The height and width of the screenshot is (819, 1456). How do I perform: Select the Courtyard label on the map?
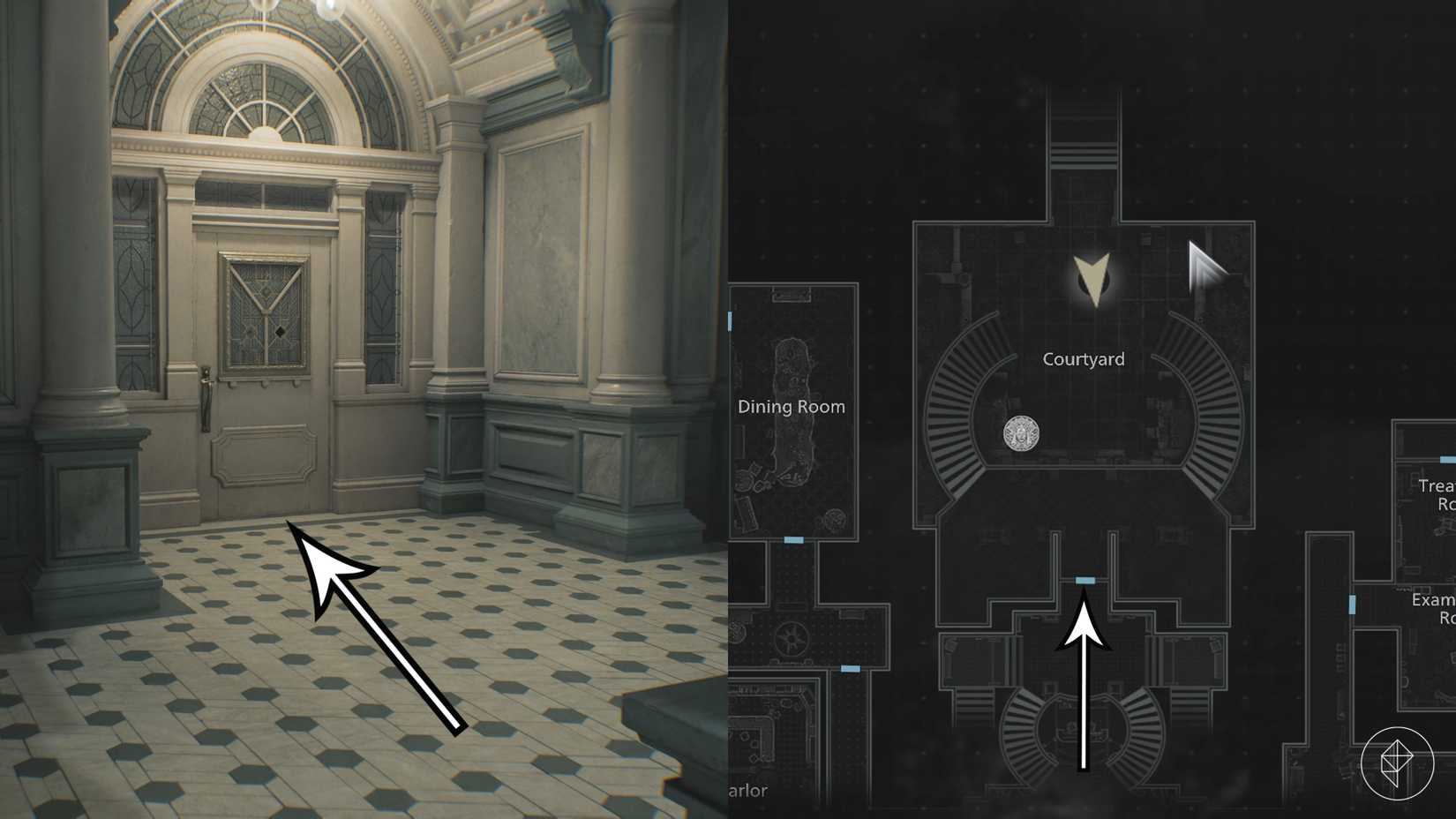(x=1084, y=358)
